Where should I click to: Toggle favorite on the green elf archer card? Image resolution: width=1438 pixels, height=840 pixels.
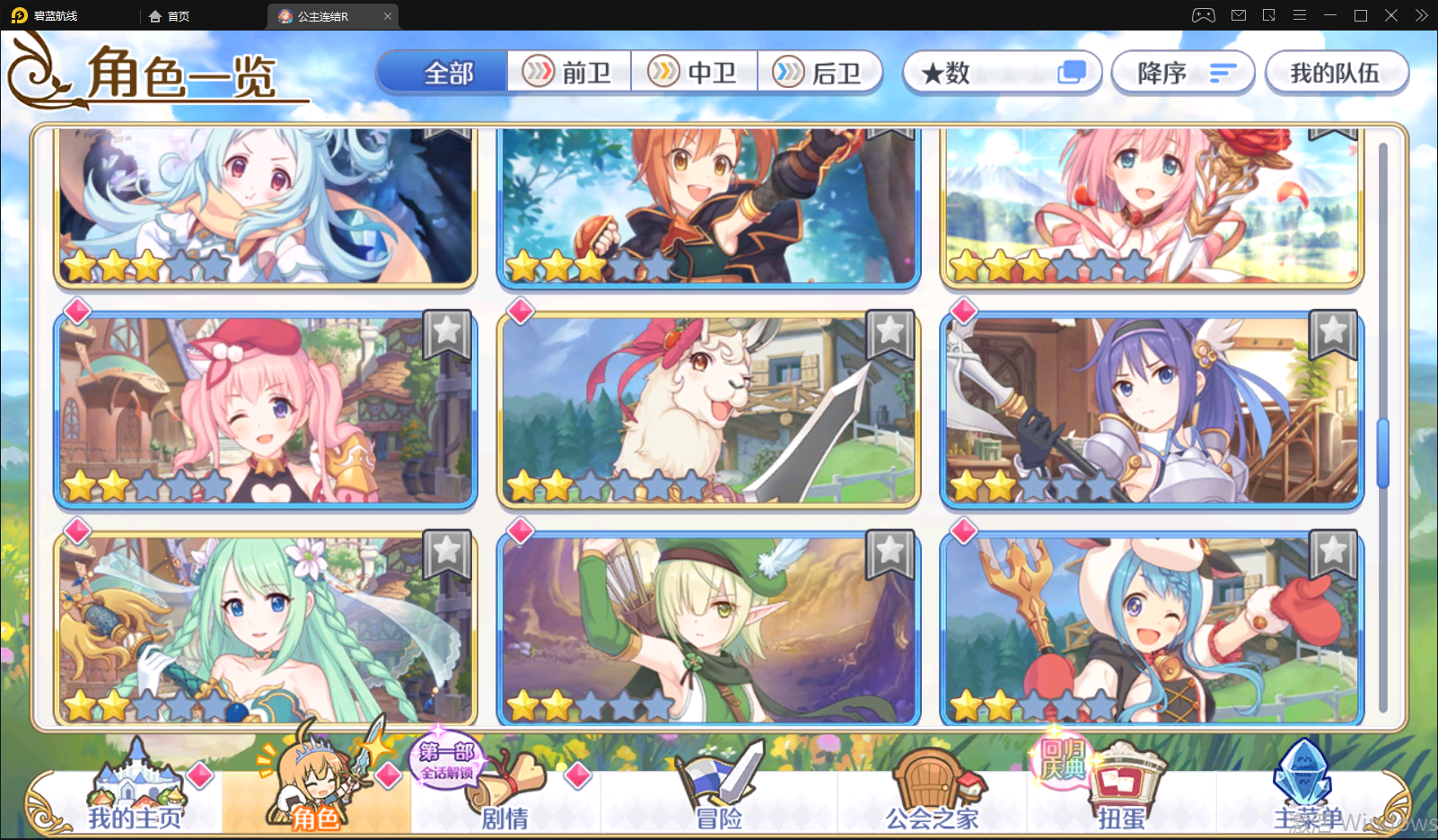pyautogui.click(x=890, y=555)
